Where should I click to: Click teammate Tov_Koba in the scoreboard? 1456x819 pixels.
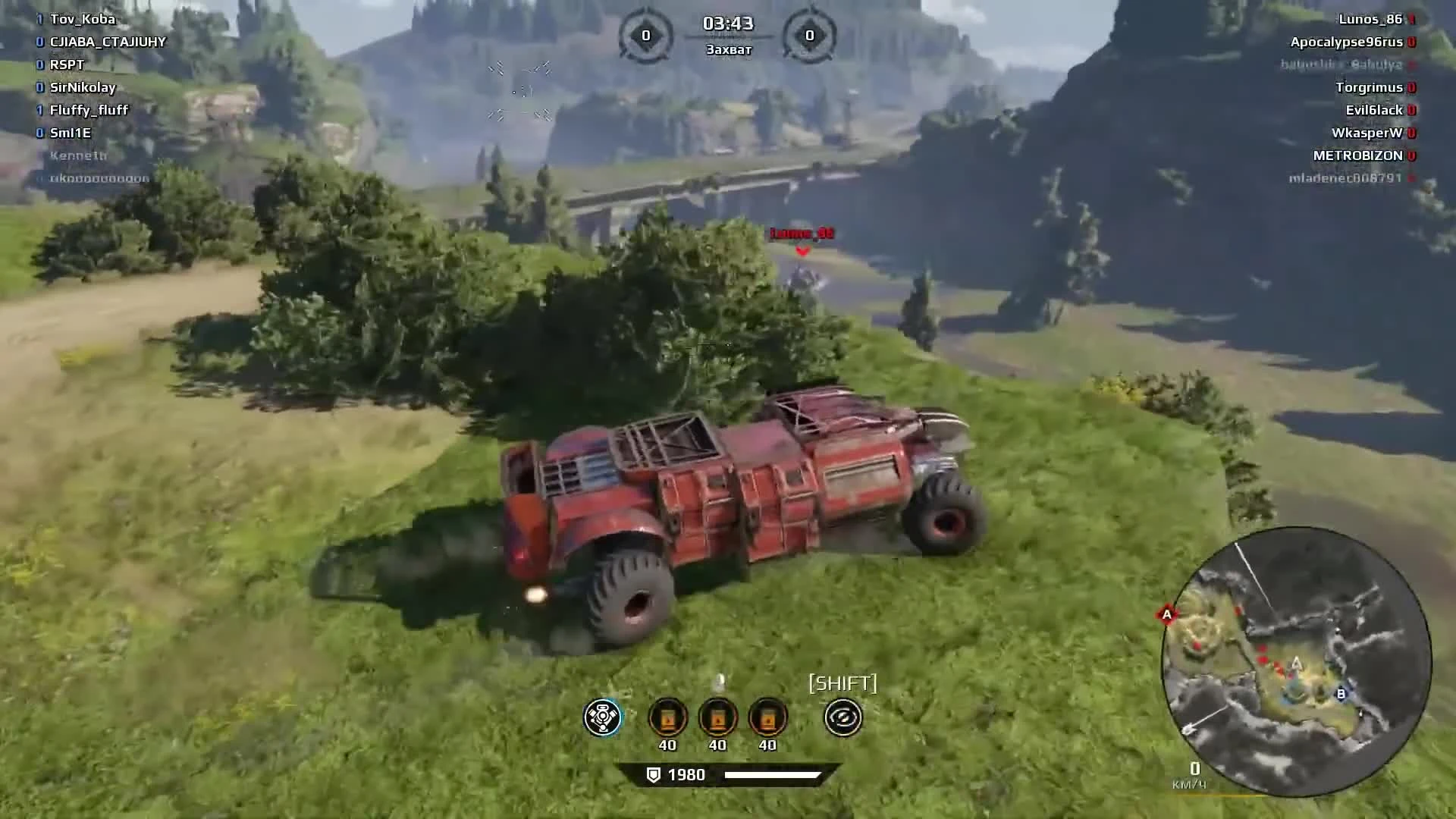[83, 19]
